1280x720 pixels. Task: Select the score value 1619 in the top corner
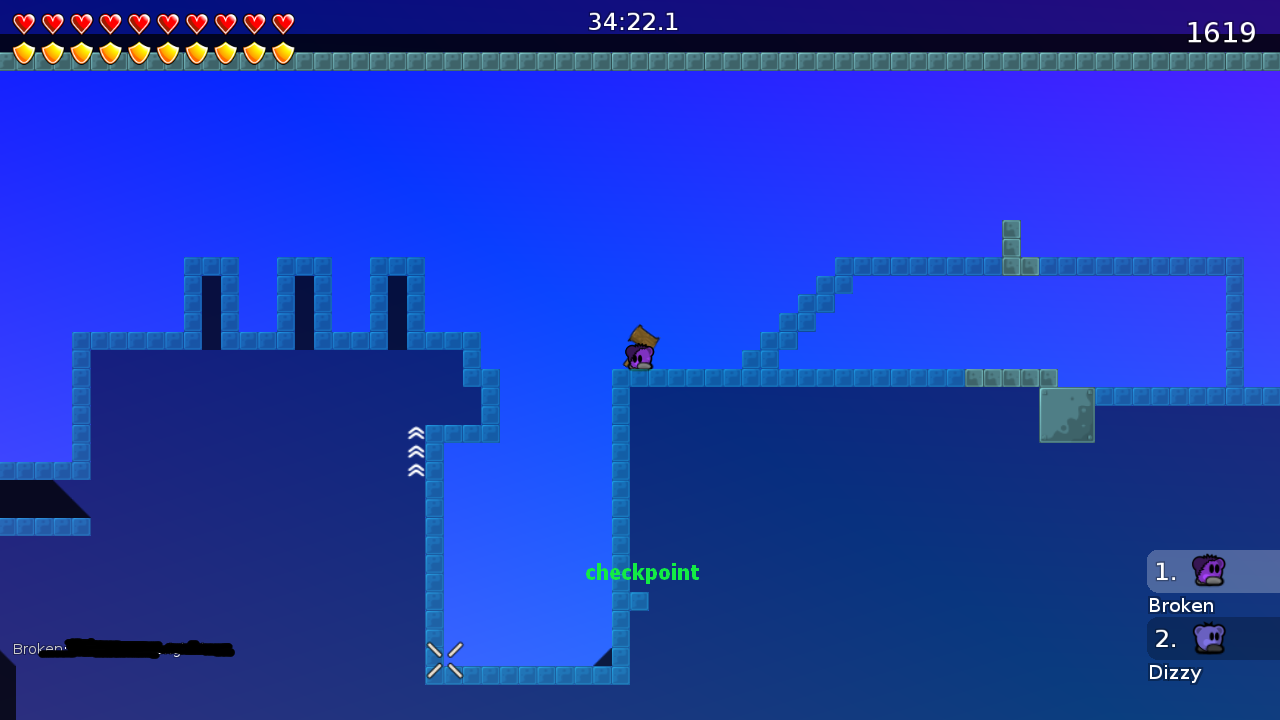click(1221, 32)
